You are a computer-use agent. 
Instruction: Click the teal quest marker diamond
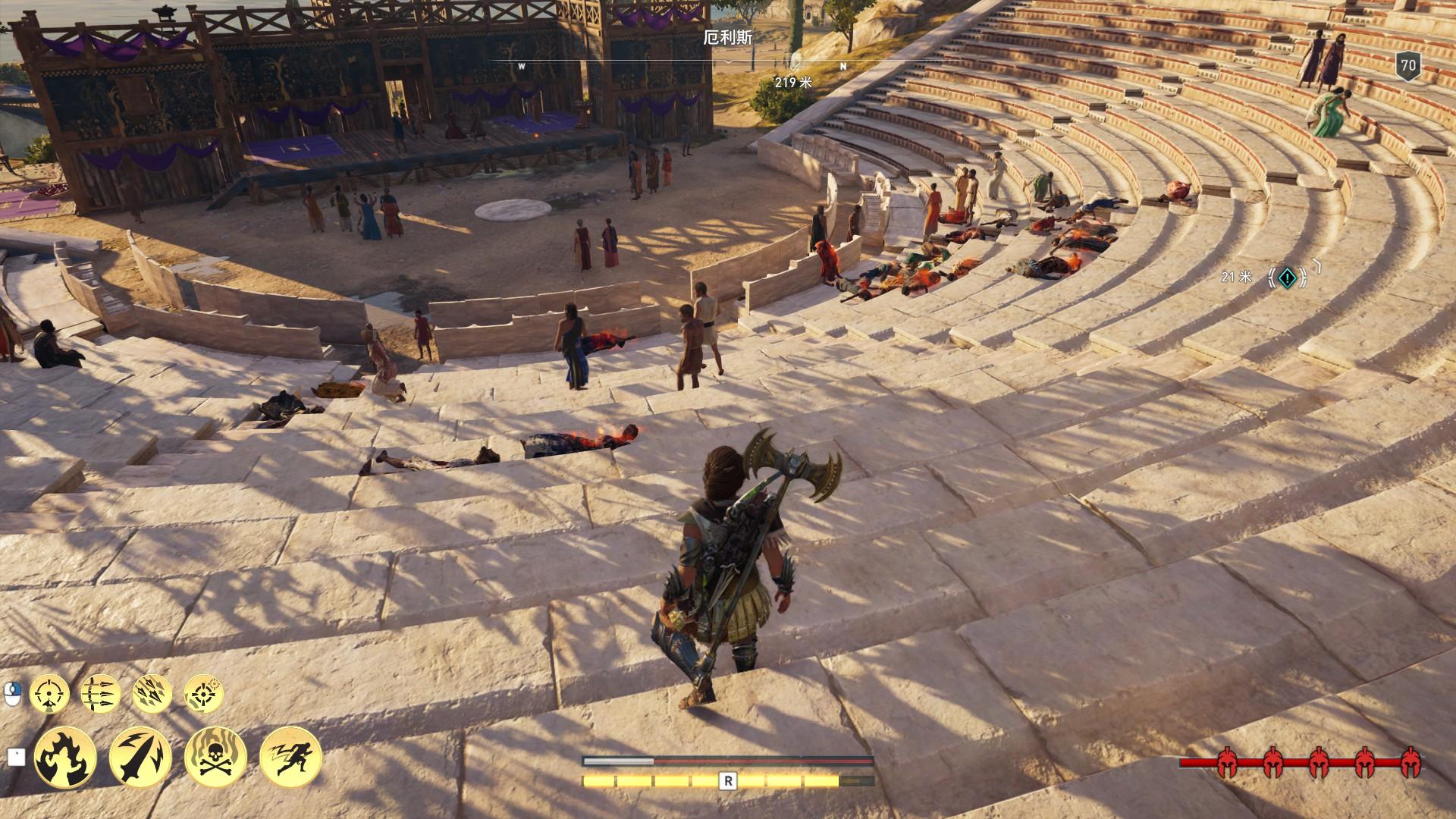[x=1287, y=278]
